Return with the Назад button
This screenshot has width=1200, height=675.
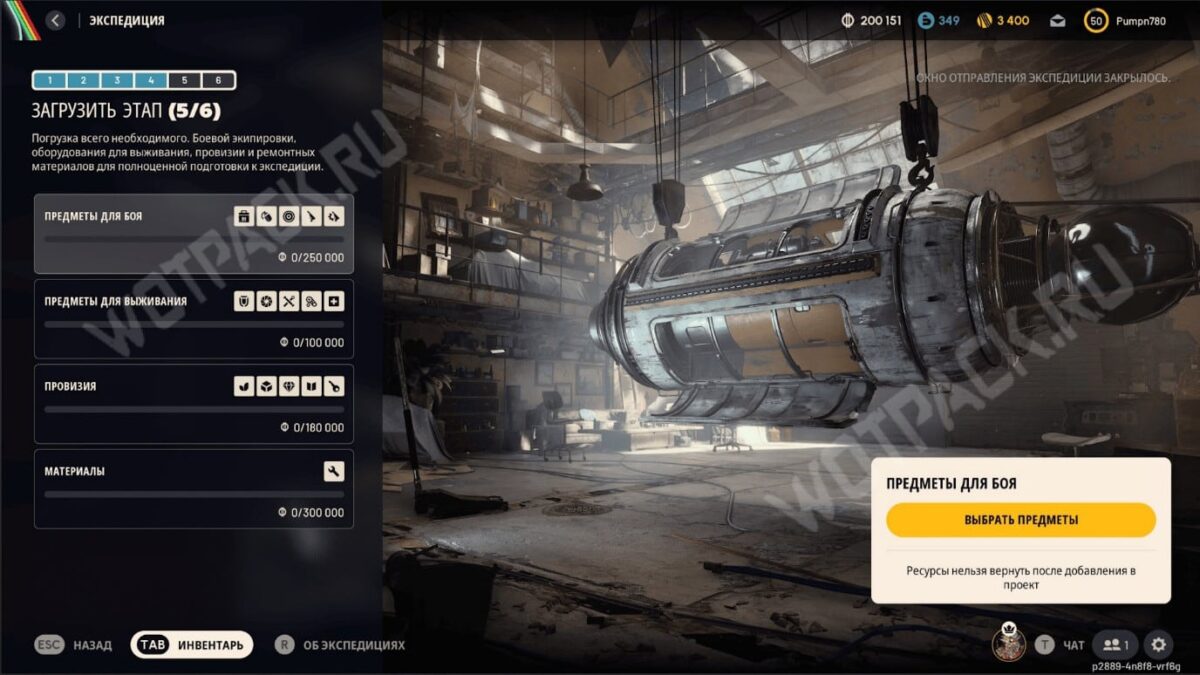(74, 645)
